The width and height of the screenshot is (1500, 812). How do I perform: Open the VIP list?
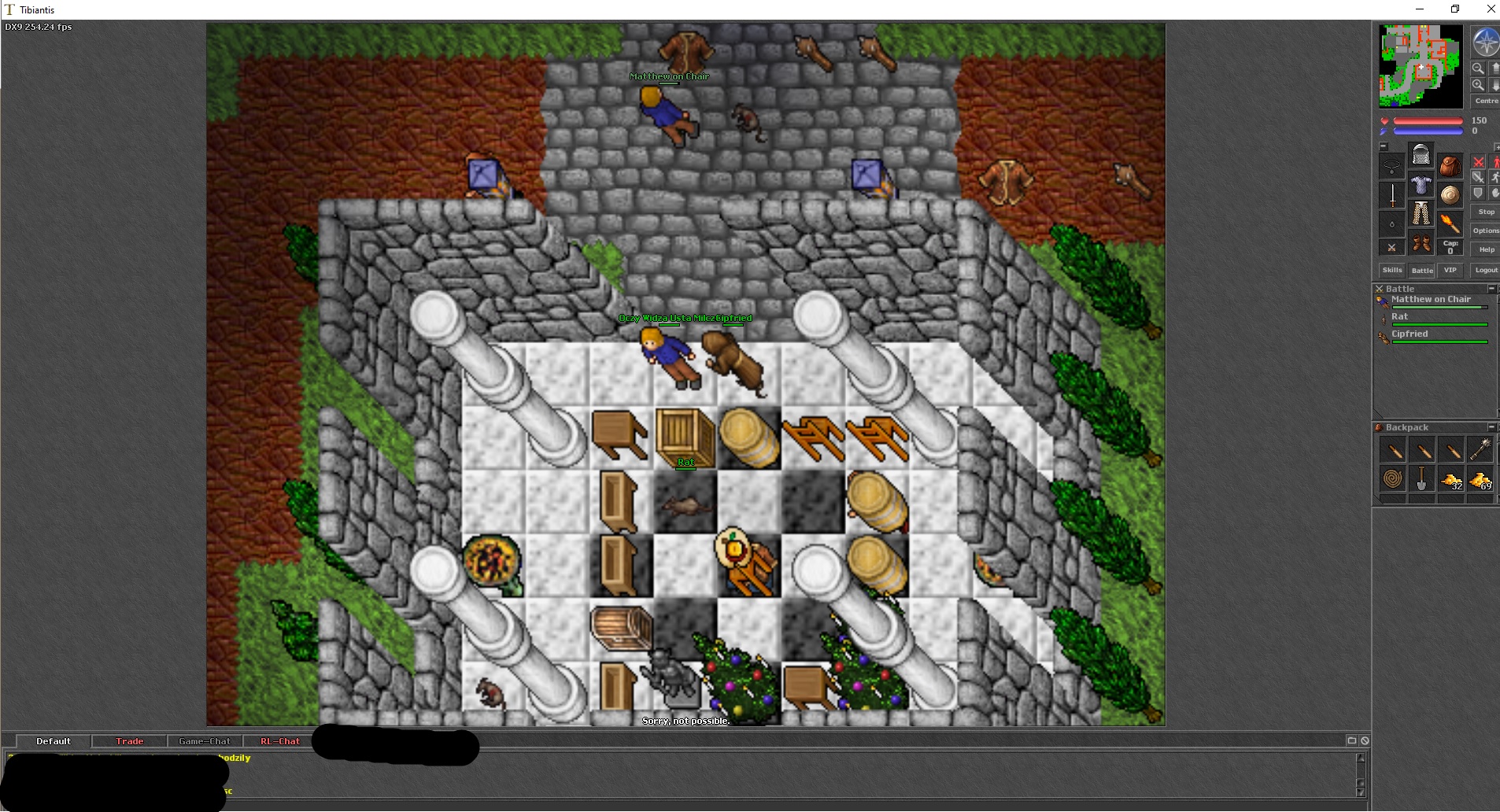click(1450, 270)
